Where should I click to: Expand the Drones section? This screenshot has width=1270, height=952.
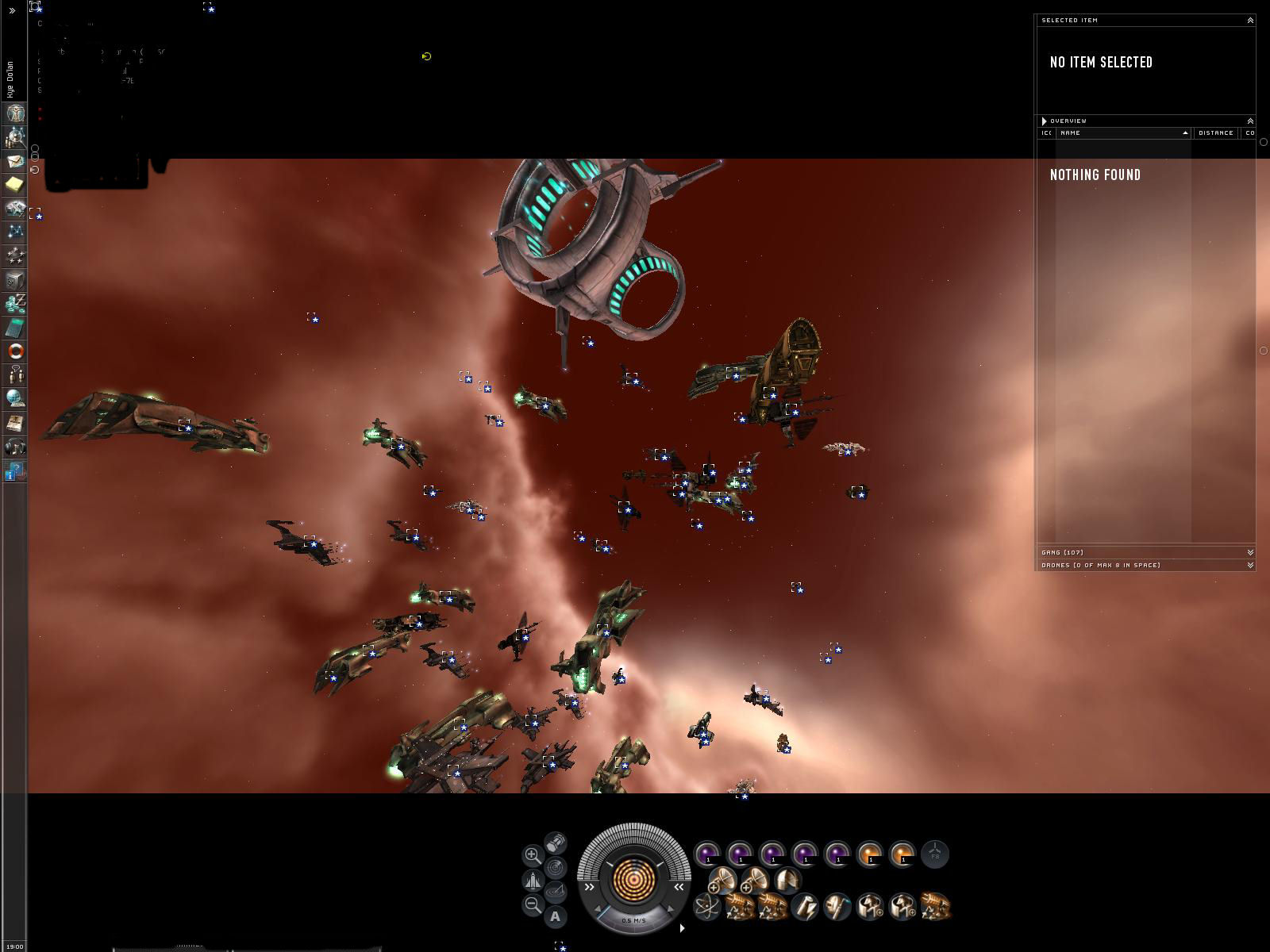[x=1250, y=566]
